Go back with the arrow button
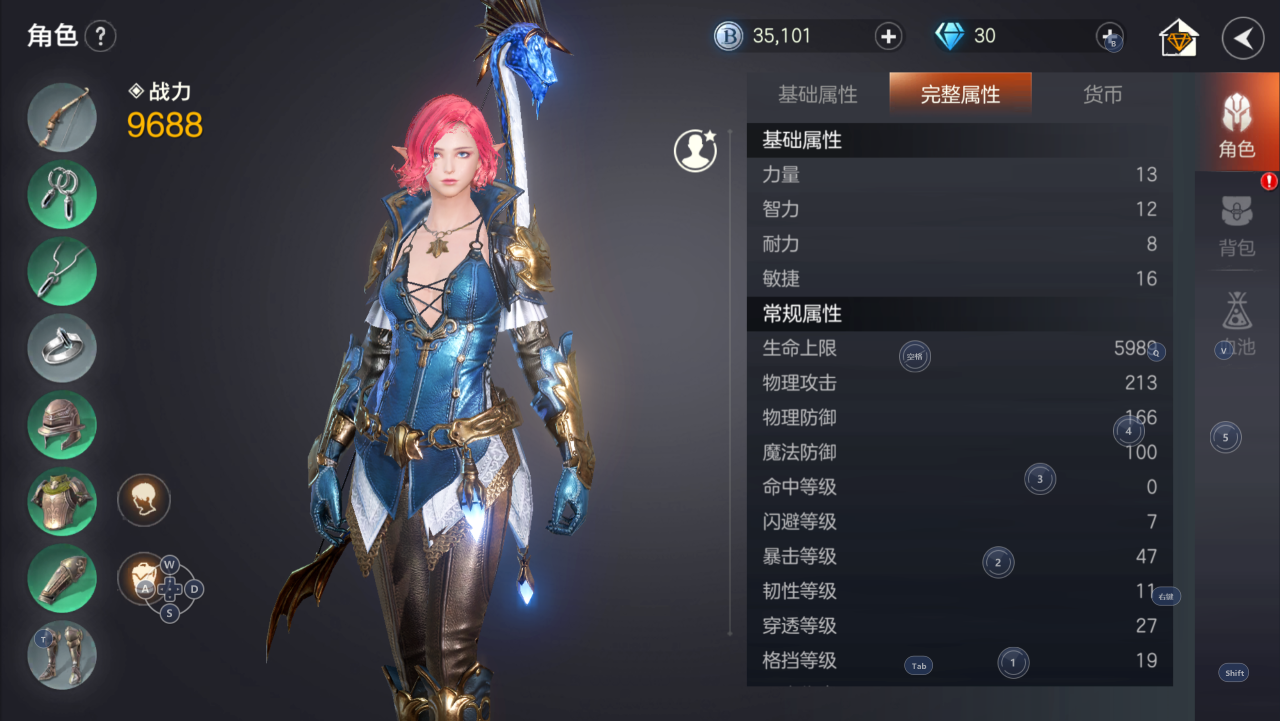1280x721 pixels. (1243, 38)
